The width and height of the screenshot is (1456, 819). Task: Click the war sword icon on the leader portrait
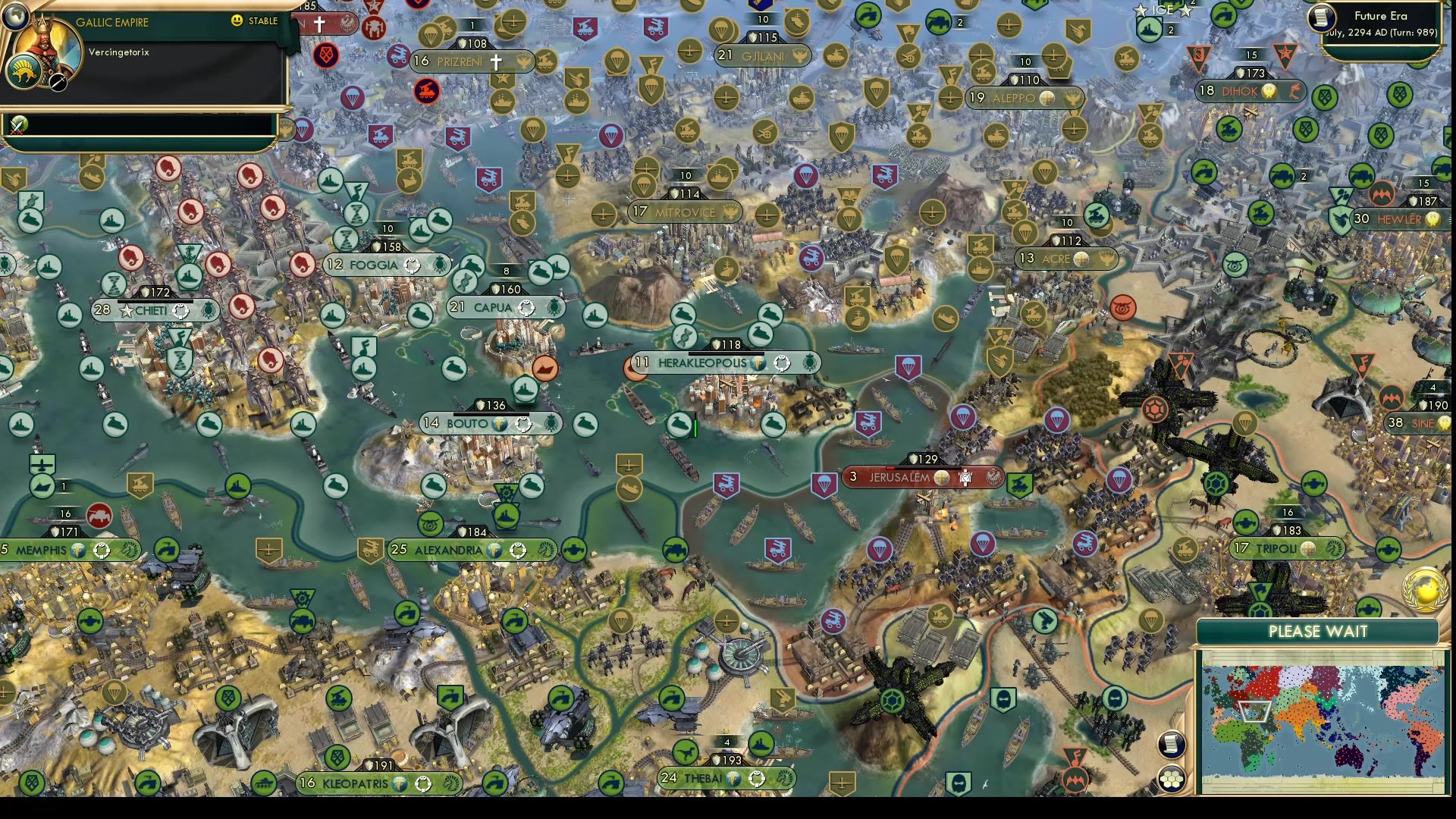(x=58, y=83)
